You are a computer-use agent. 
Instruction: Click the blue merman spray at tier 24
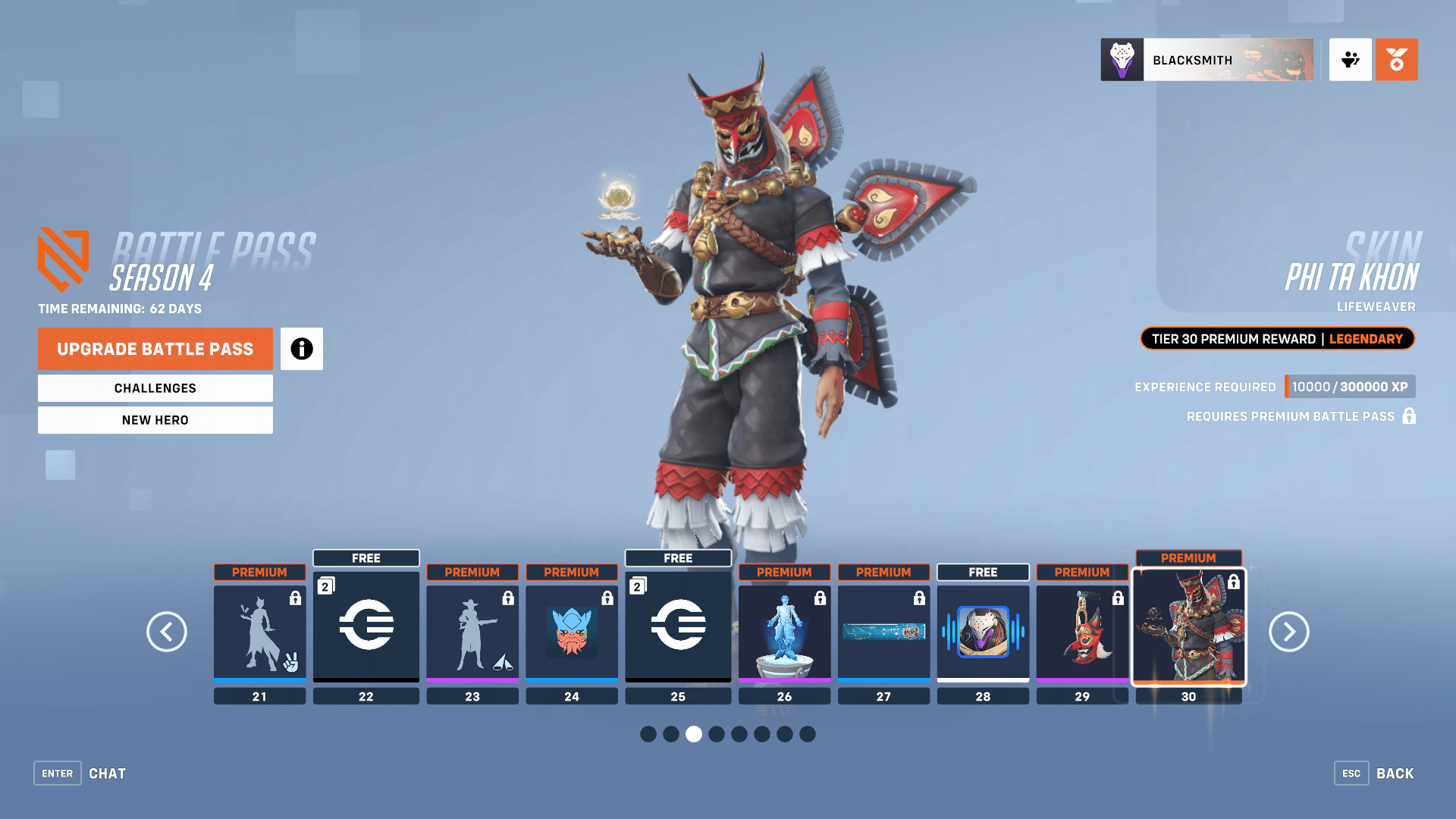[572, 633]
